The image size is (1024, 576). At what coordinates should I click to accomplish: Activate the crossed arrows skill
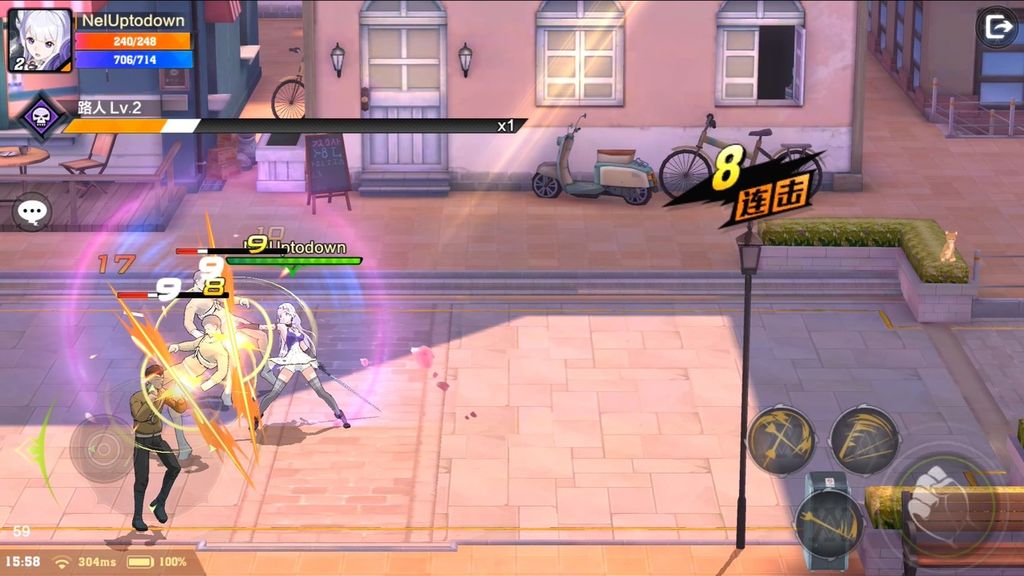click(783, 440)
